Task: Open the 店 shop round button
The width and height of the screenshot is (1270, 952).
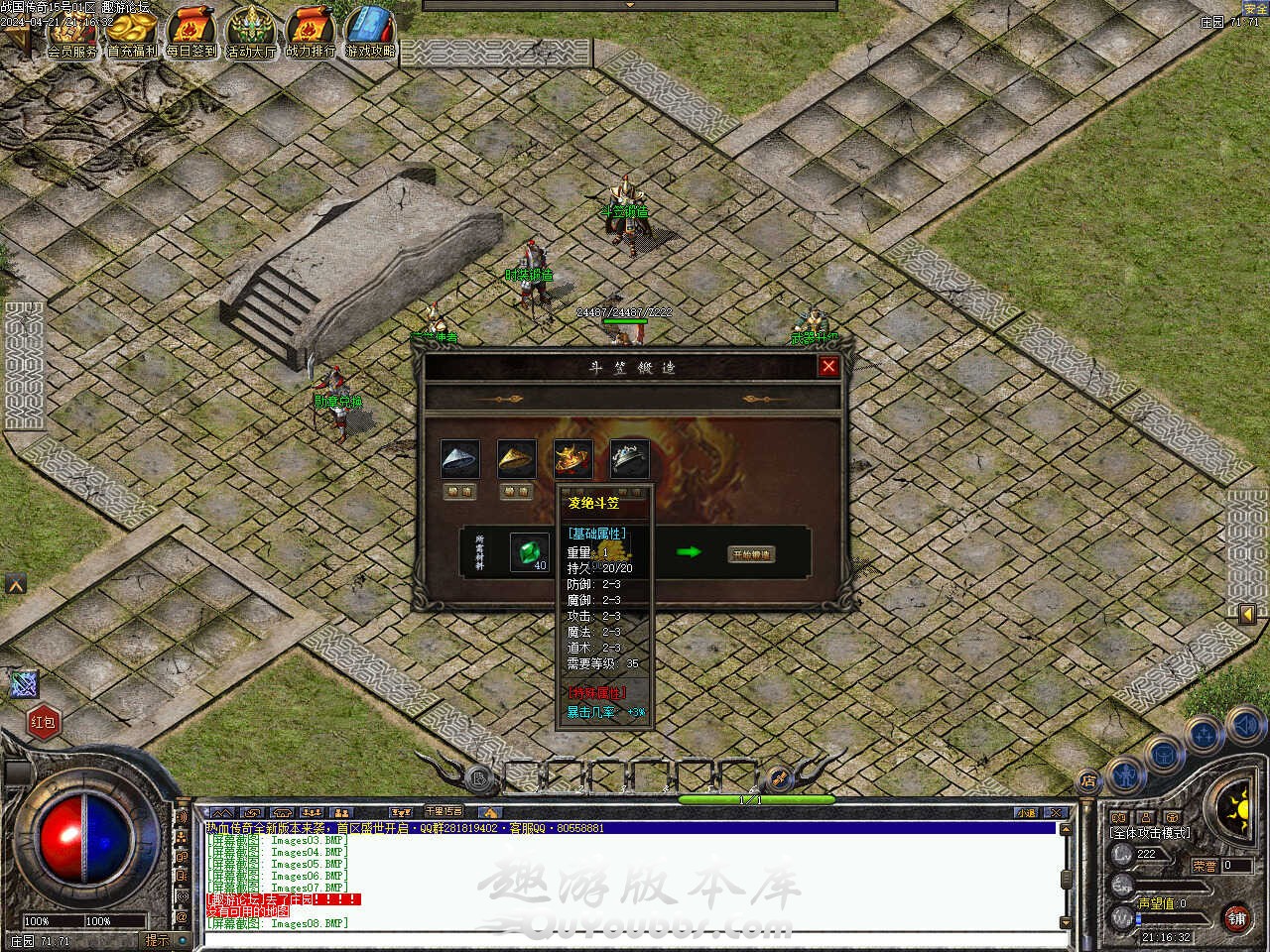Action: (1087, 781)
